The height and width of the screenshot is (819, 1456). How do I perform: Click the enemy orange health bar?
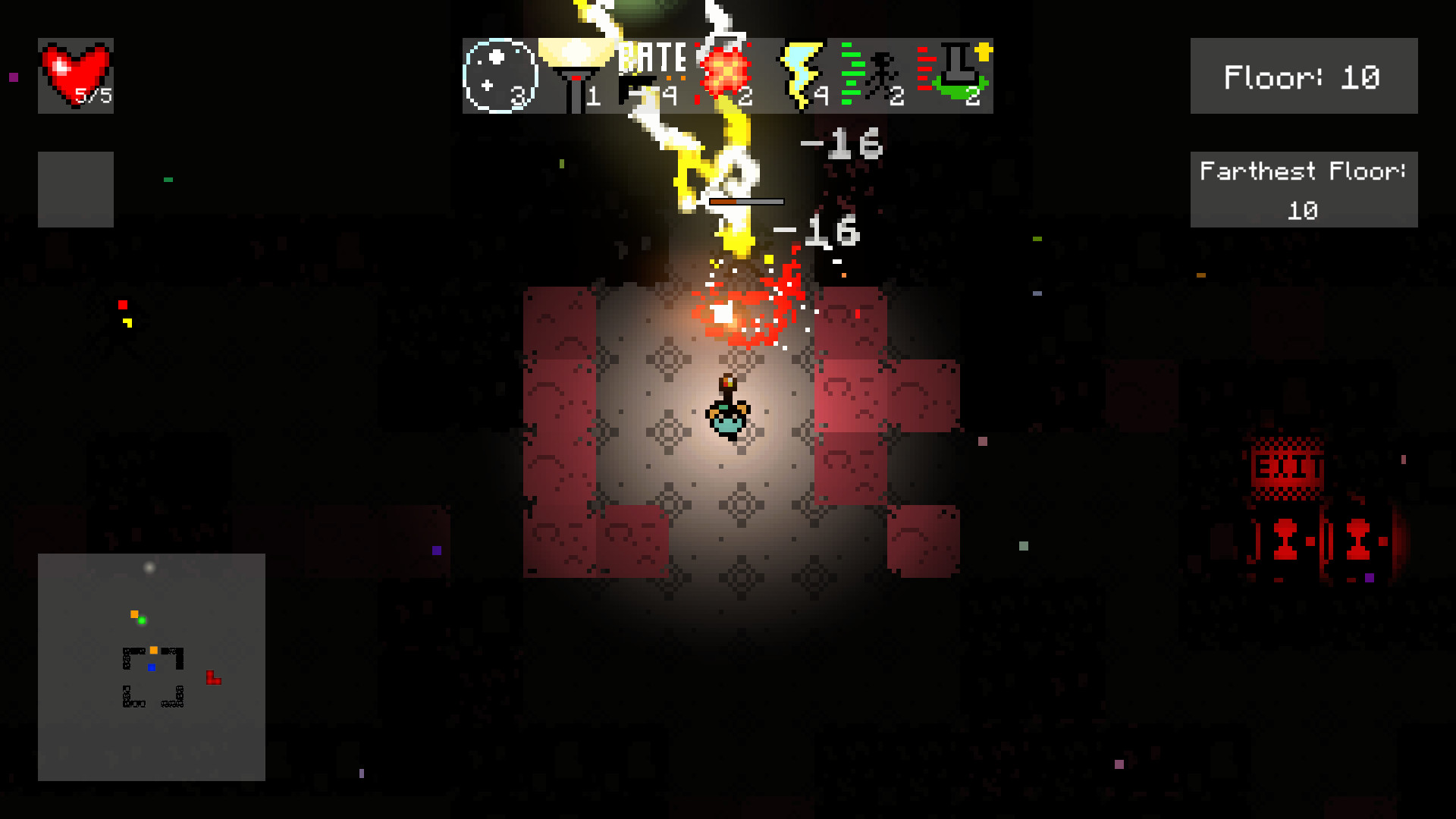tap(747, 201)
